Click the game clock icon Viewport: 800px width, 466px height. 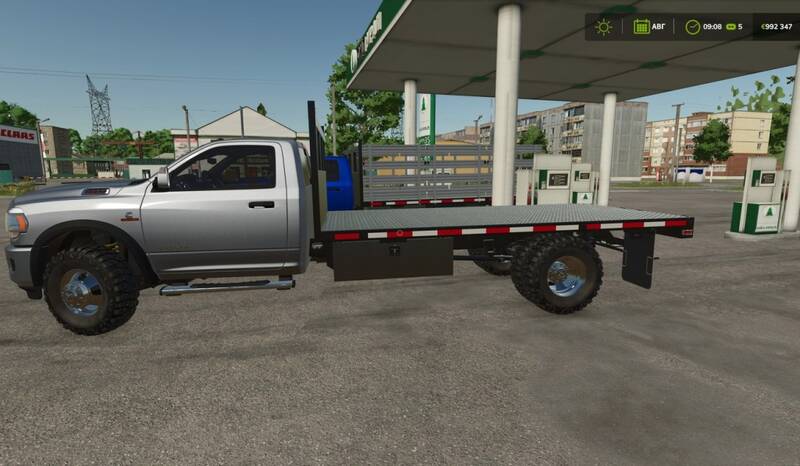692,27
